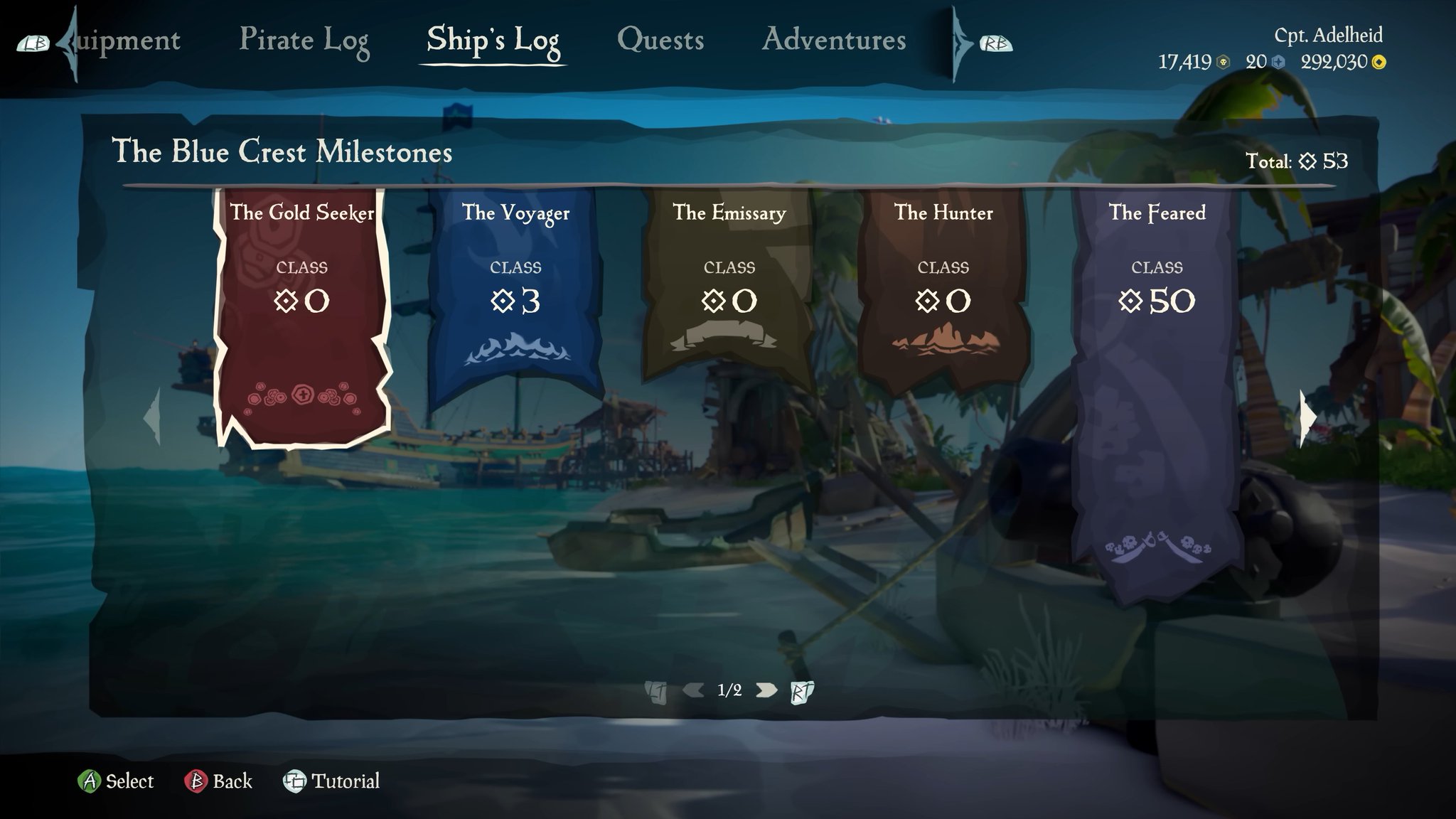Open The Hunter milestone banner

[943, 306]
